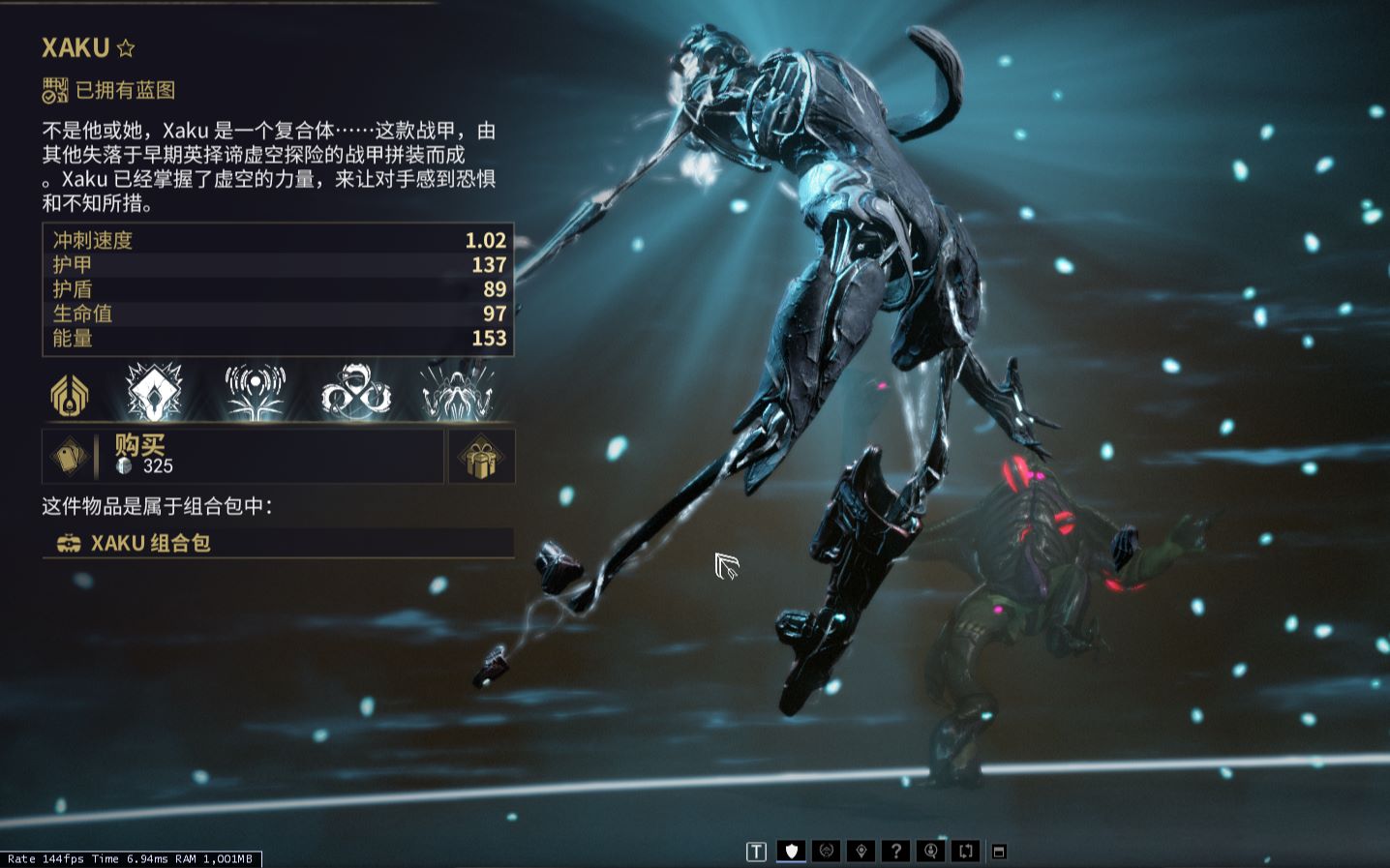Toggle the shield icon in the bottom toolbar
The width and height of the screenshot is (1390, 868).
(789, 852)
